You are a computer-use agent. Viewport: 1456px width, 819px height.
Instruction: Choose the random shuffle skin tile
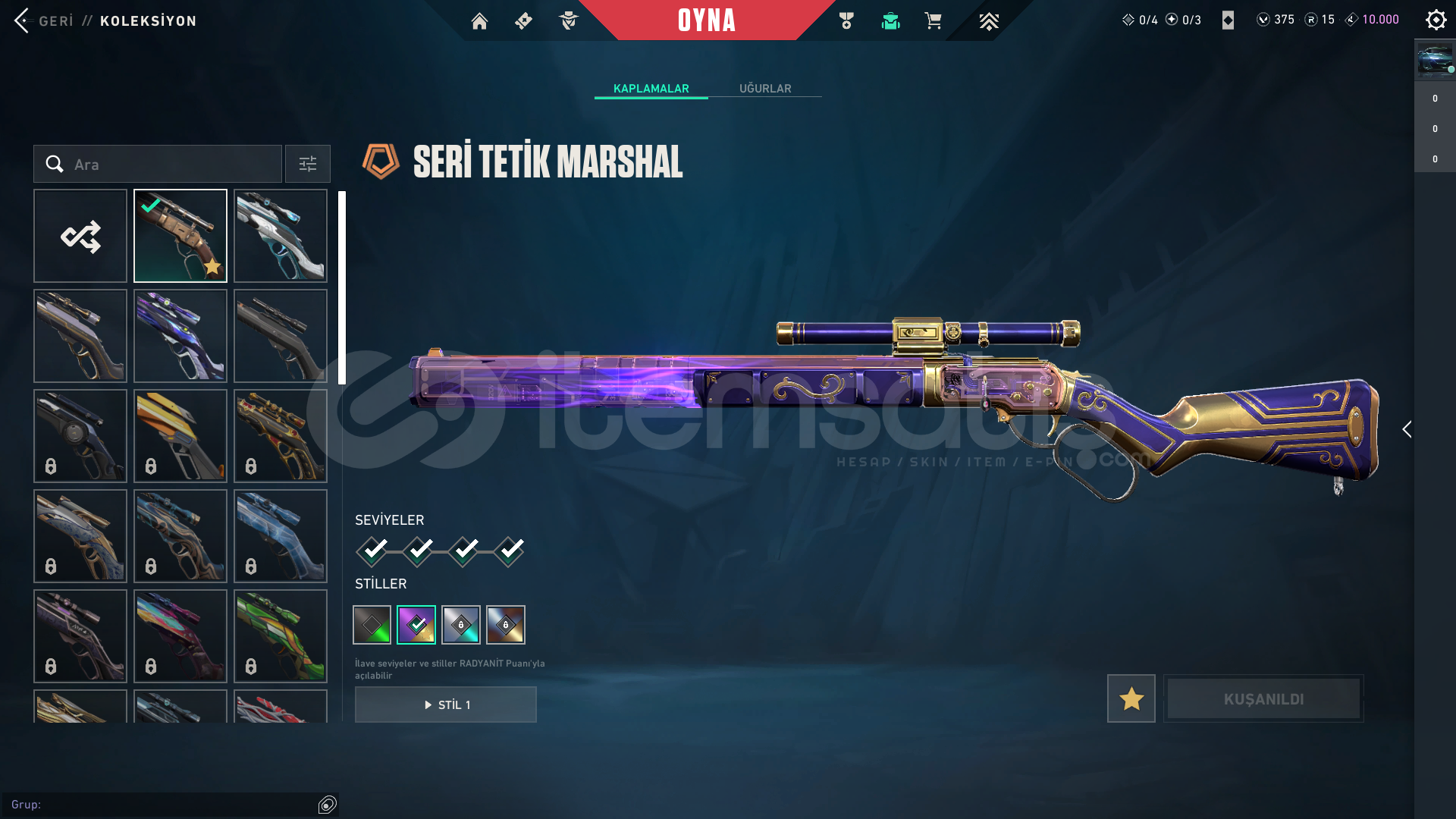click(x=80, y=236)
